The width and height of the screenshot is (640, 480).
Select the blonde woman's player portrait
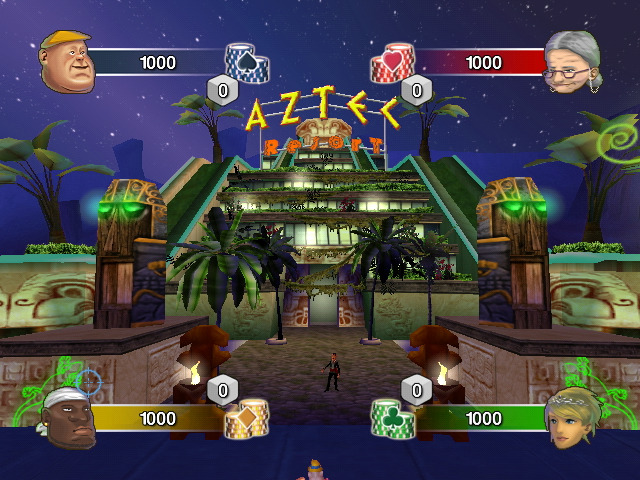571,419
